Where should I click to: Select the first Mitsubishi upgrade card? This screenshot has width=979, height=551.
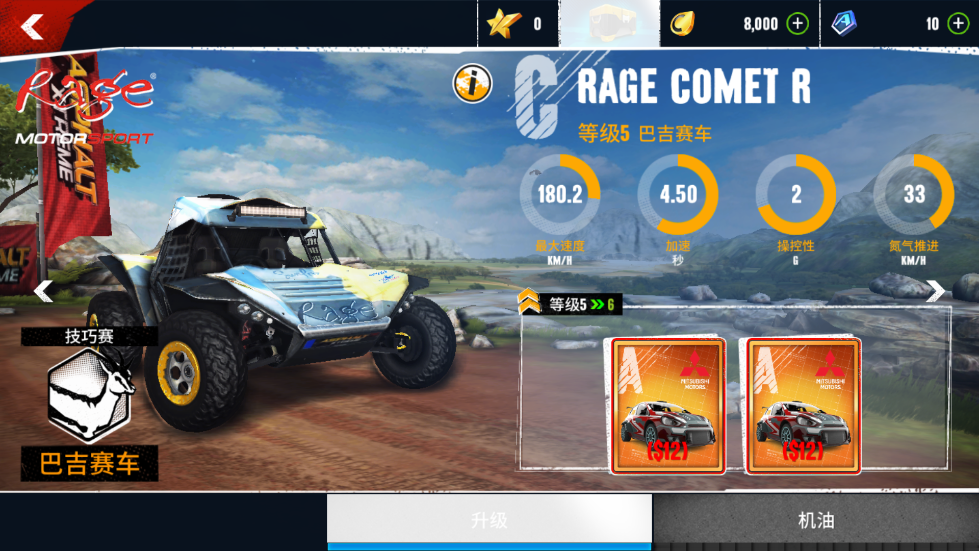pos(668,405)
